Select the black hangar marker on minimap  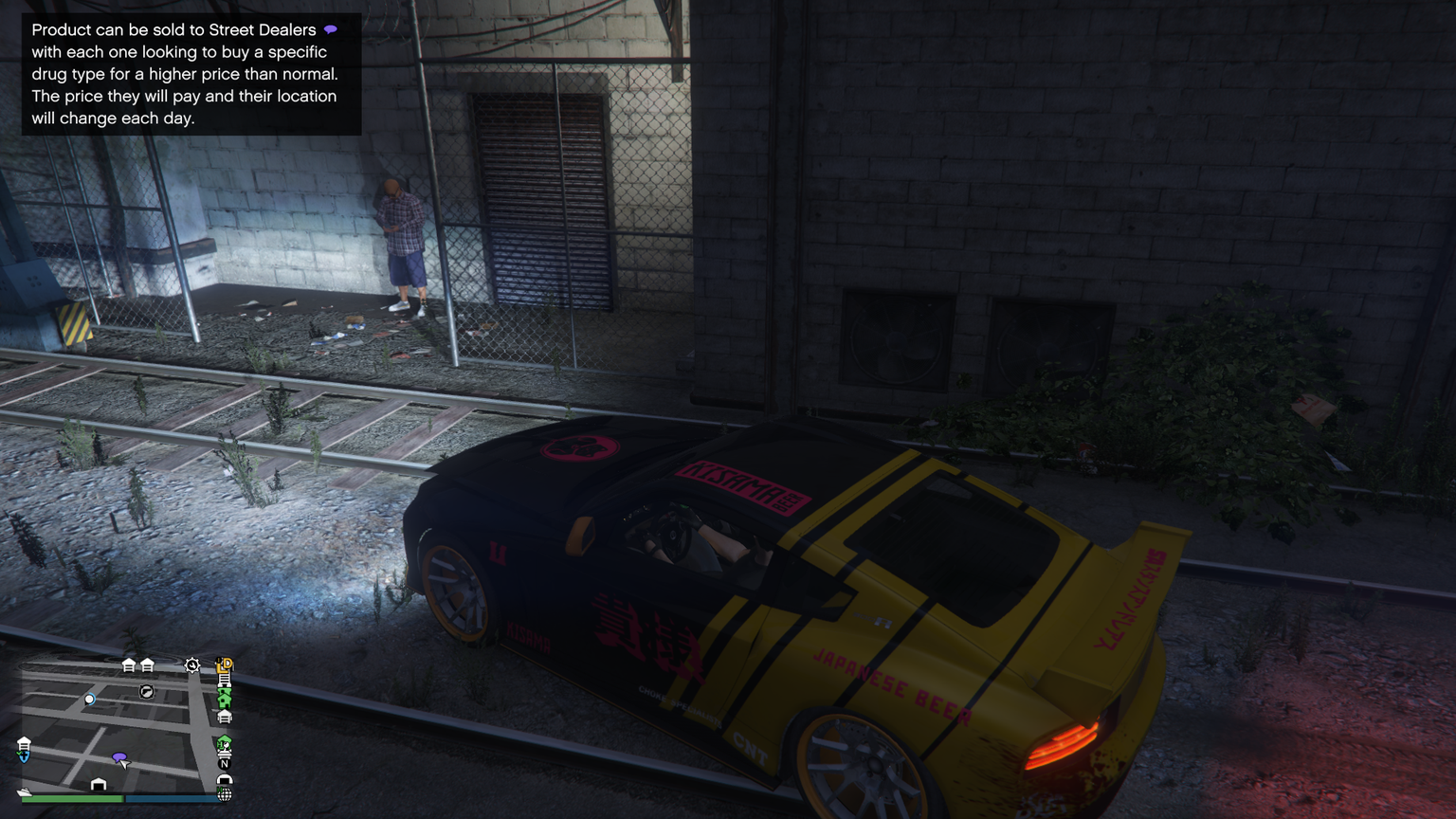click(99, 785)
